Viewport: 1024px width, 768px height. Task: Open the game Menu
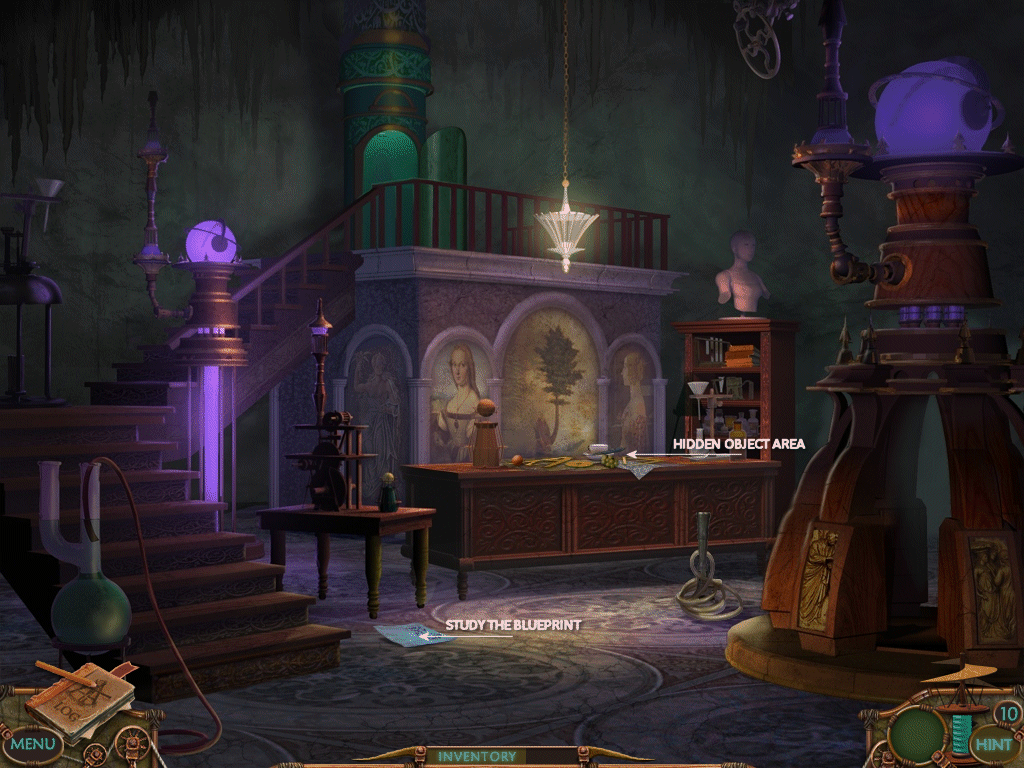click(x=33, y=744)
